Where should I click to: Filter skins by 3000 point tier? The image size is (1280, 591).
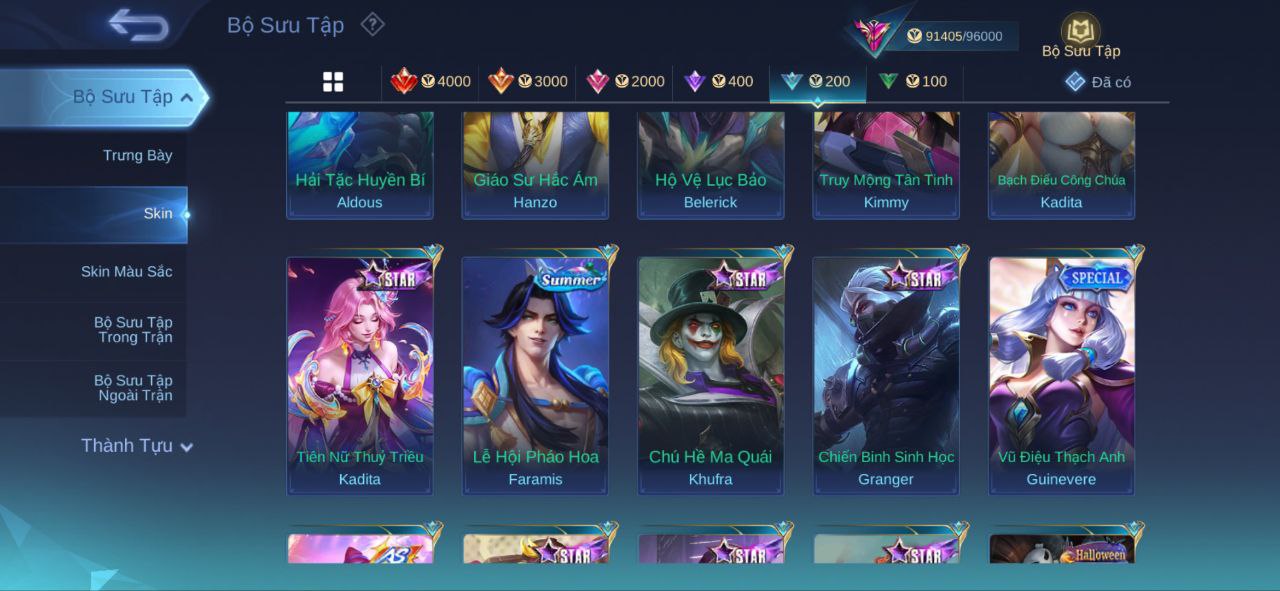(528, 82)
